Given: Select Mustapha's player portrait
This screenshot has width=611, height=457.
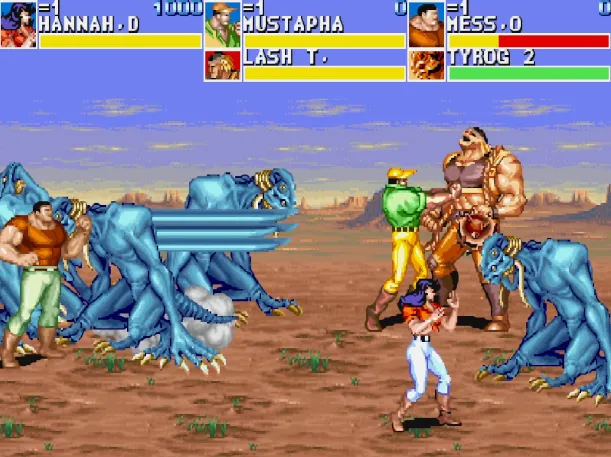Looking at the screenshot, I should [x=222, y=24].
